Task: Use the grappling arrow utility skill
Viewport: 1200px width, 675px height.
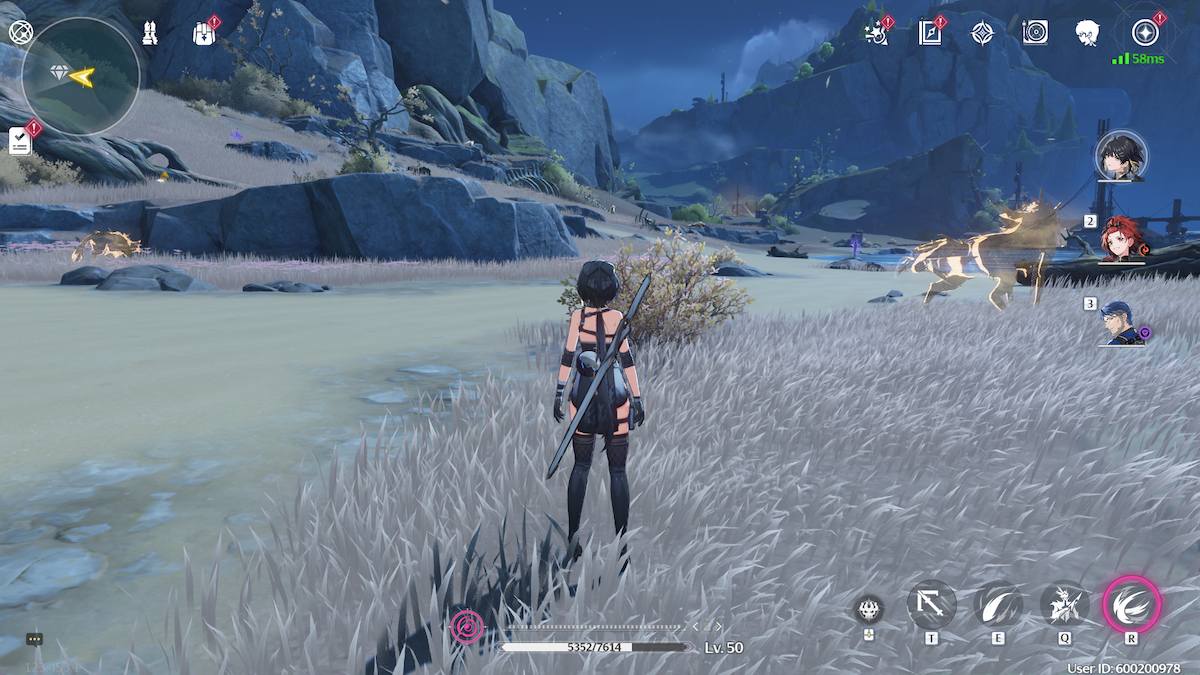Action: [x=931, y=605]
